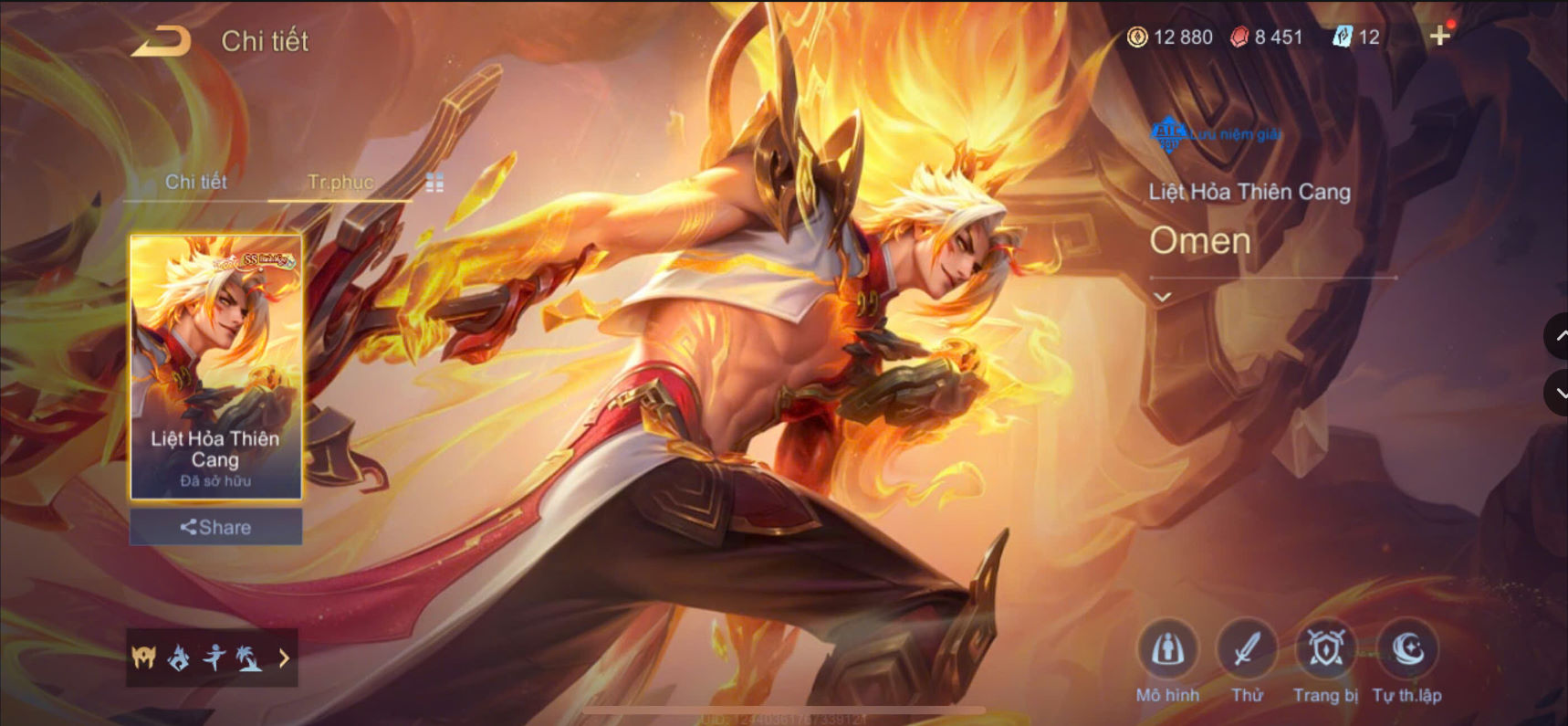Click the plus button near the currencies
Image resolution: width=1568 pixels, height=726 pixels.
(x=1440, y=37)
